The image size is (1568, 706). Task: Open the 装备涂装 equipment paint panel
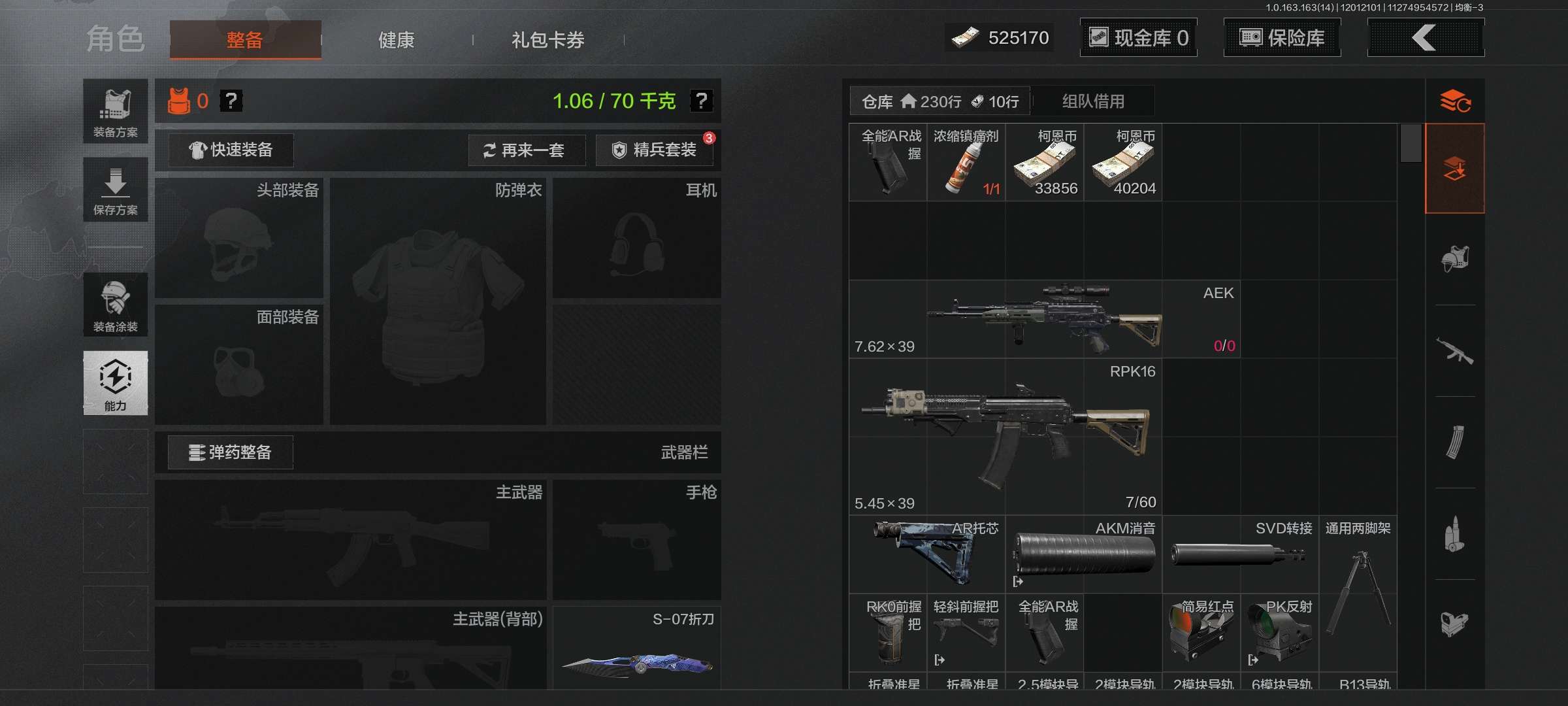115,305
